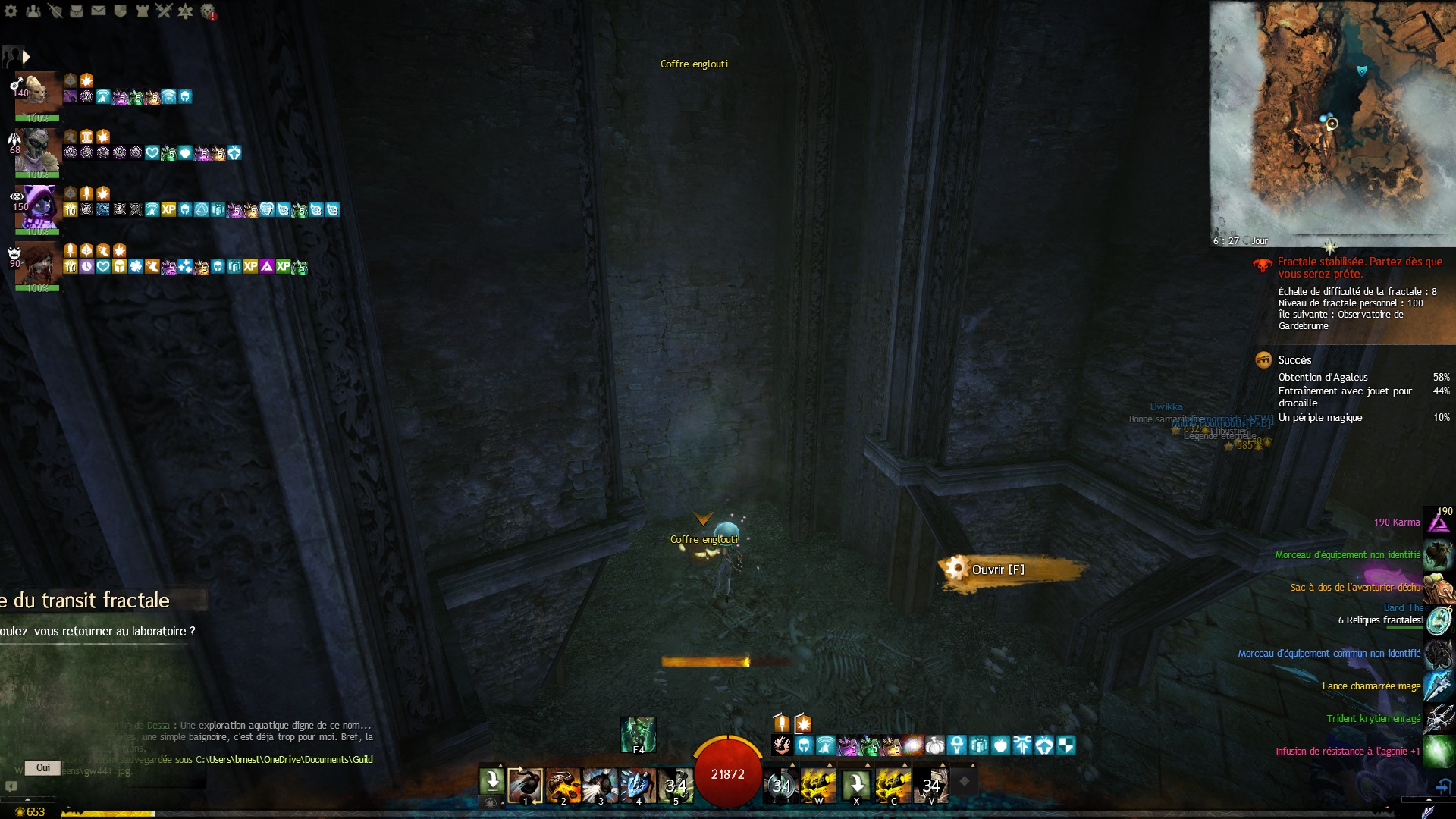Click the Oui button in the dialog

(x=43, y=767)
